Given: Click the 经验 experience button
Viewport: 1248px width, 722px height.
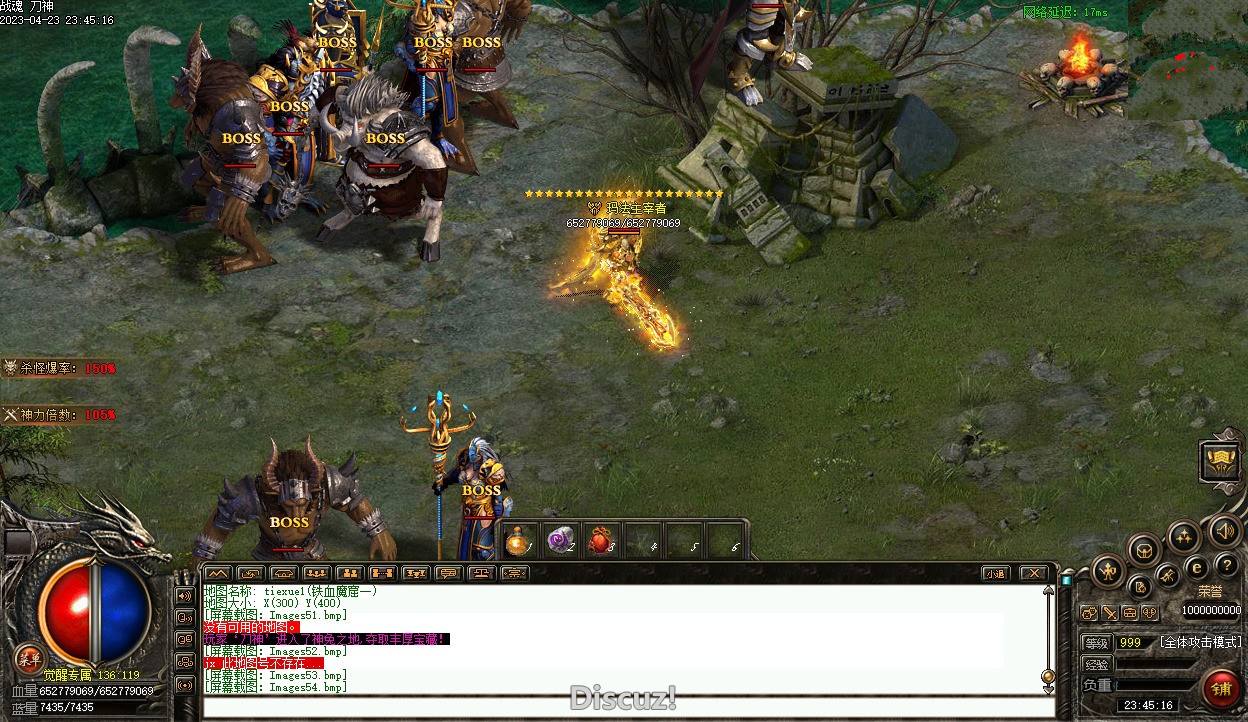Looking at the screenshot, I should click(x=1097, y=664).
